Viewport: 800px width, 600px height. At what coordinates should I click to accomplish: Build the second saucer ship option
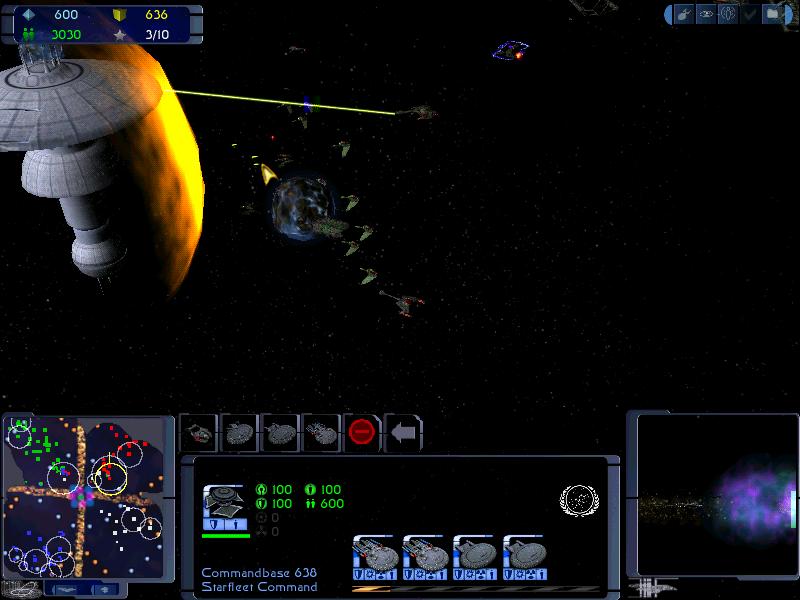[280, 433]
